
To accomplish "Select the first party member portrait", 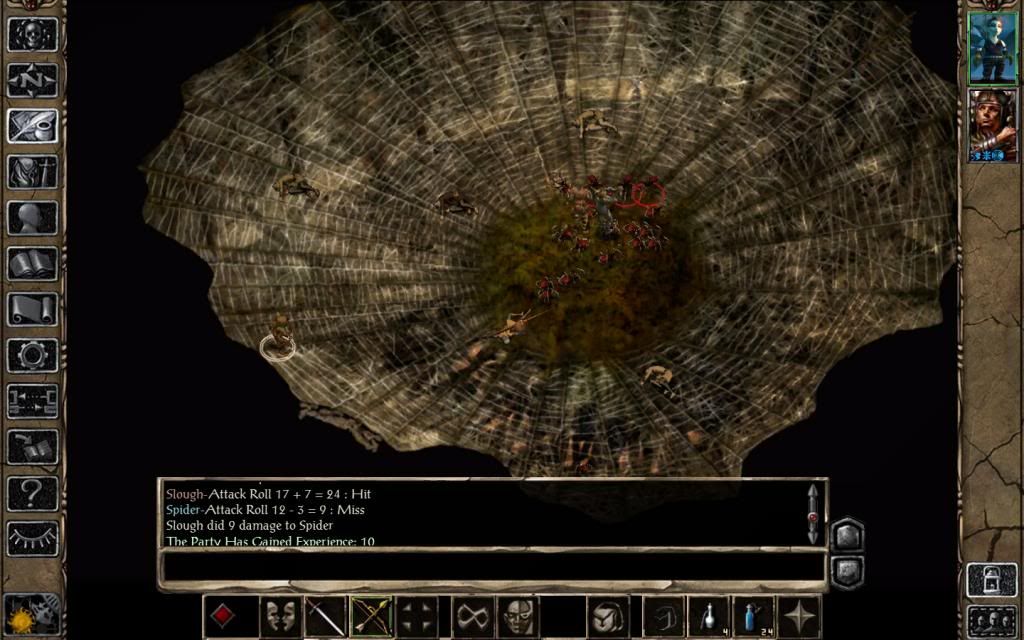I will (992, 47).
